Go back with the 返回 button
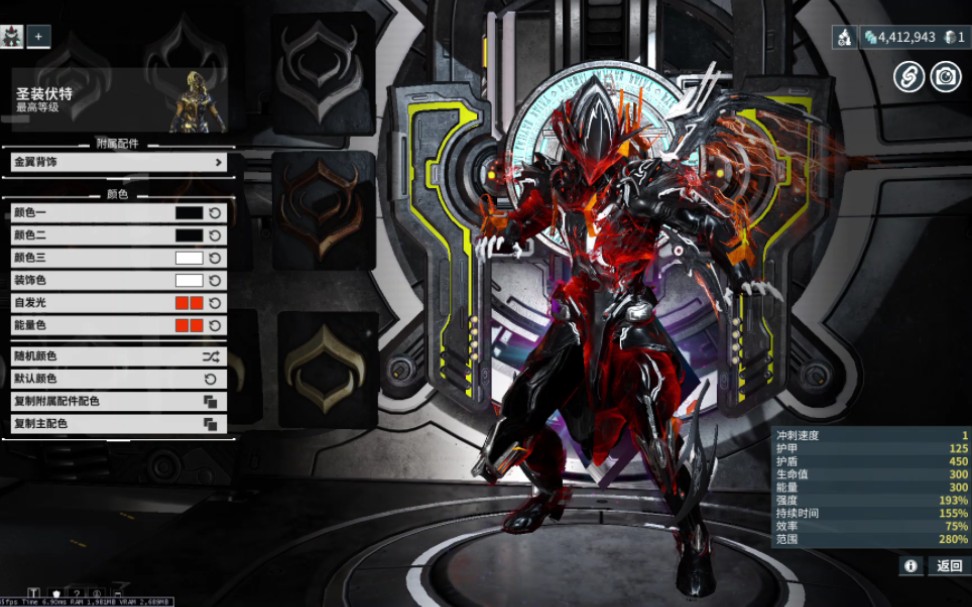The image size is (972, 607). 948,566
